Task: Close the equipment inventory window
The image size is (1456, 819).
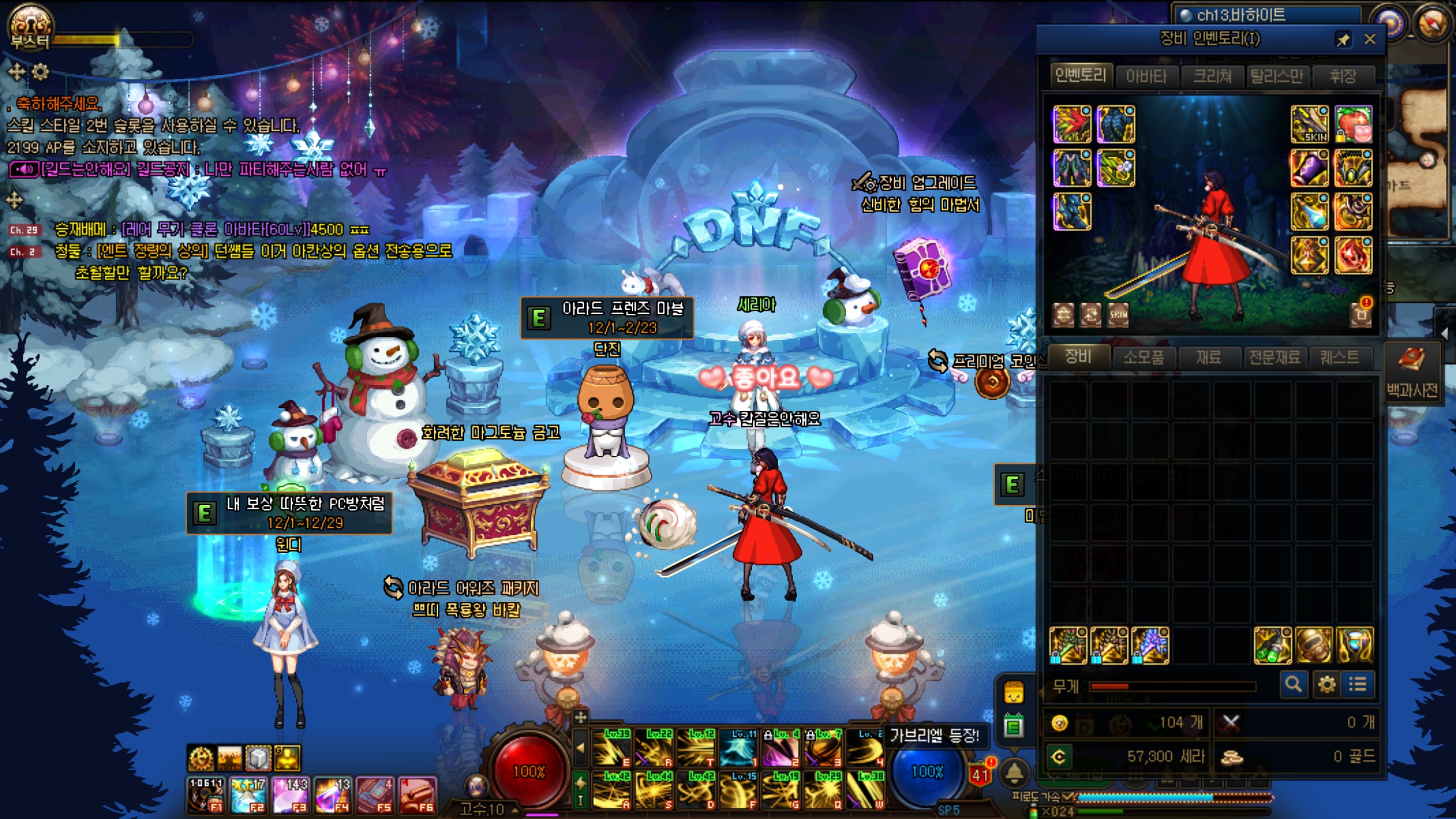Action: (x=1370, y=39)
